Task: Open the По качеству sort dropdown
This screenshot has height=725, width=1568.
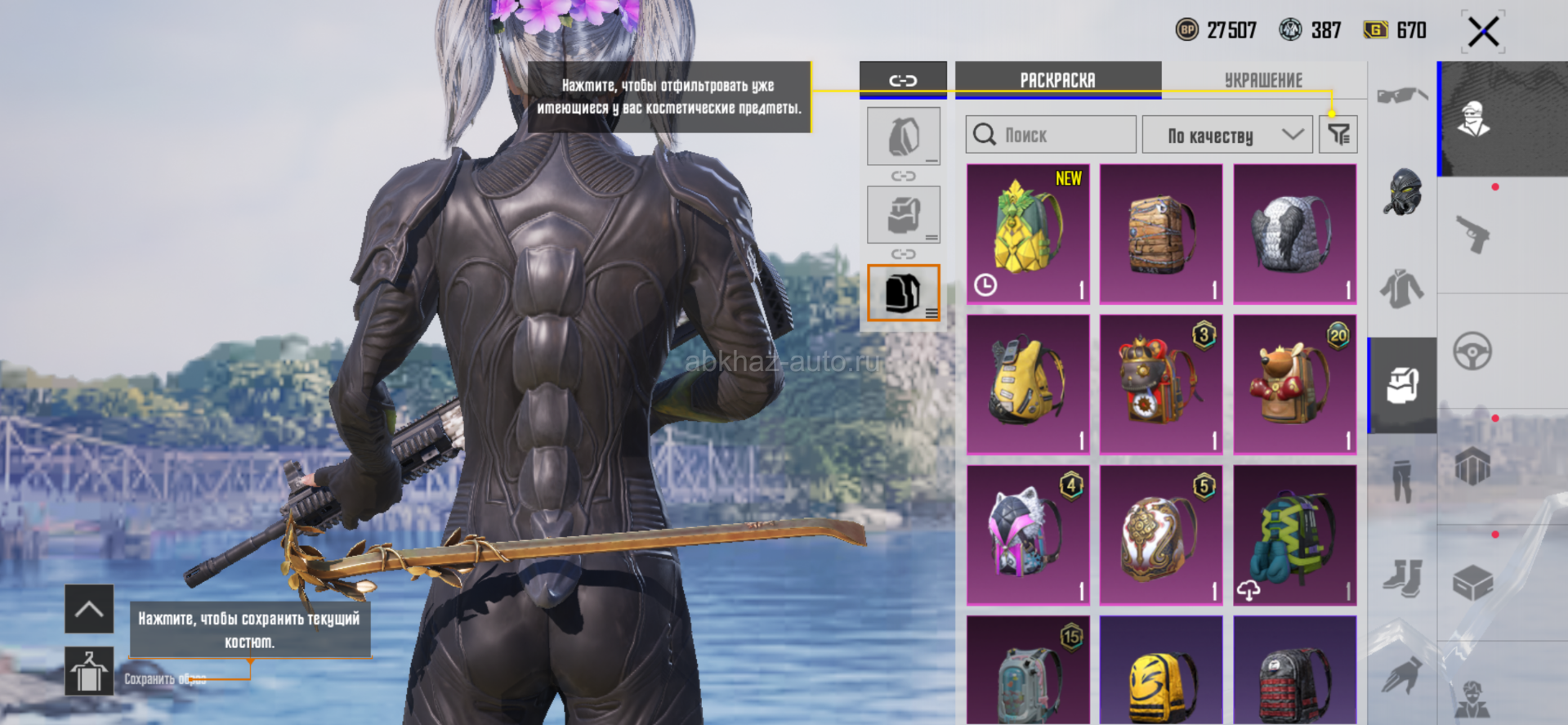Action: [x=1226, y=135]
